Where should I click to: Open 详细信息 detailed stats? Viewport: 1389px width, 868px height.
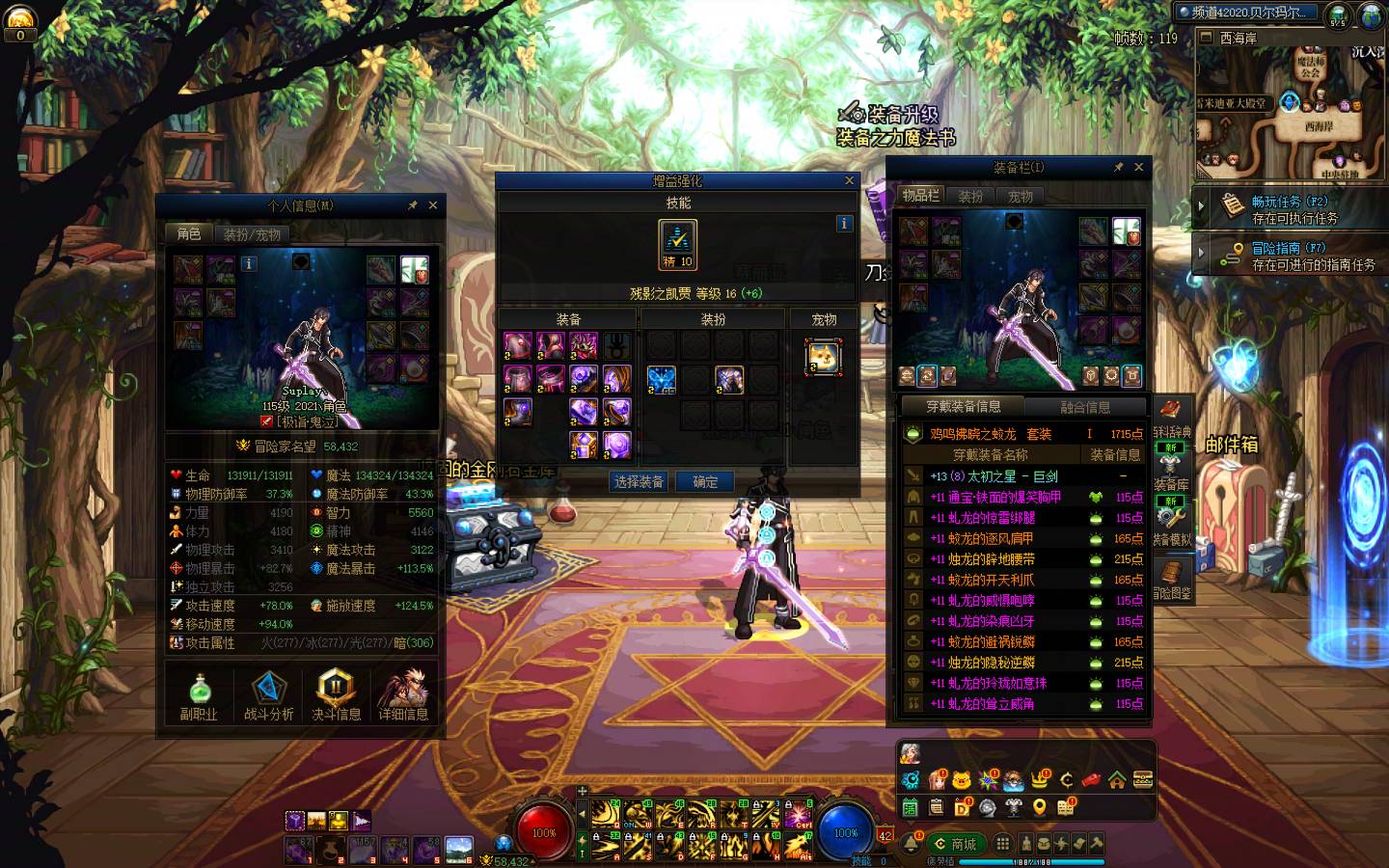tap(403, 696)
